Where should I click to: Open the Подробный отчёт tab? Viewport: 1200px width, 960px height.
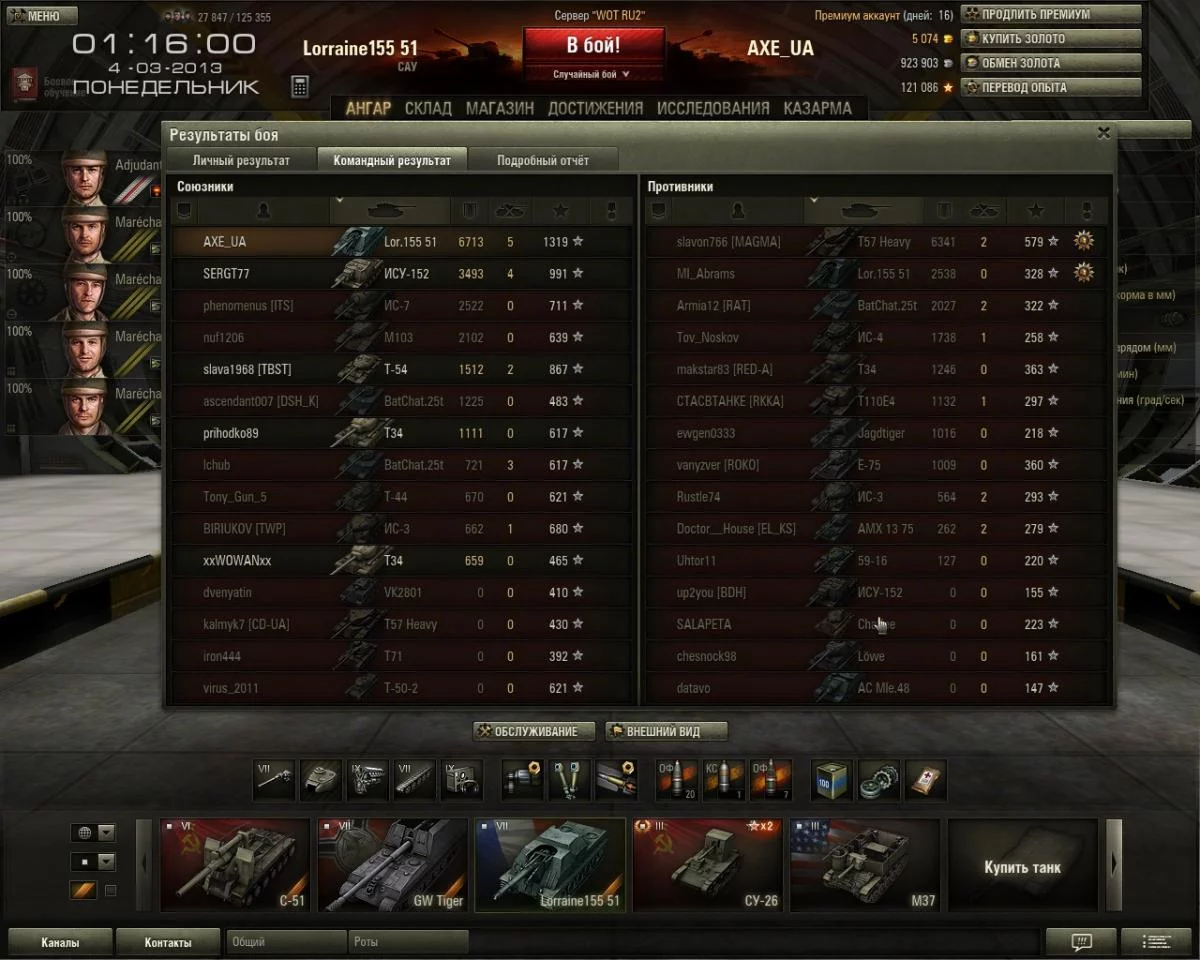pyautogui.click(x=543, y=160)
